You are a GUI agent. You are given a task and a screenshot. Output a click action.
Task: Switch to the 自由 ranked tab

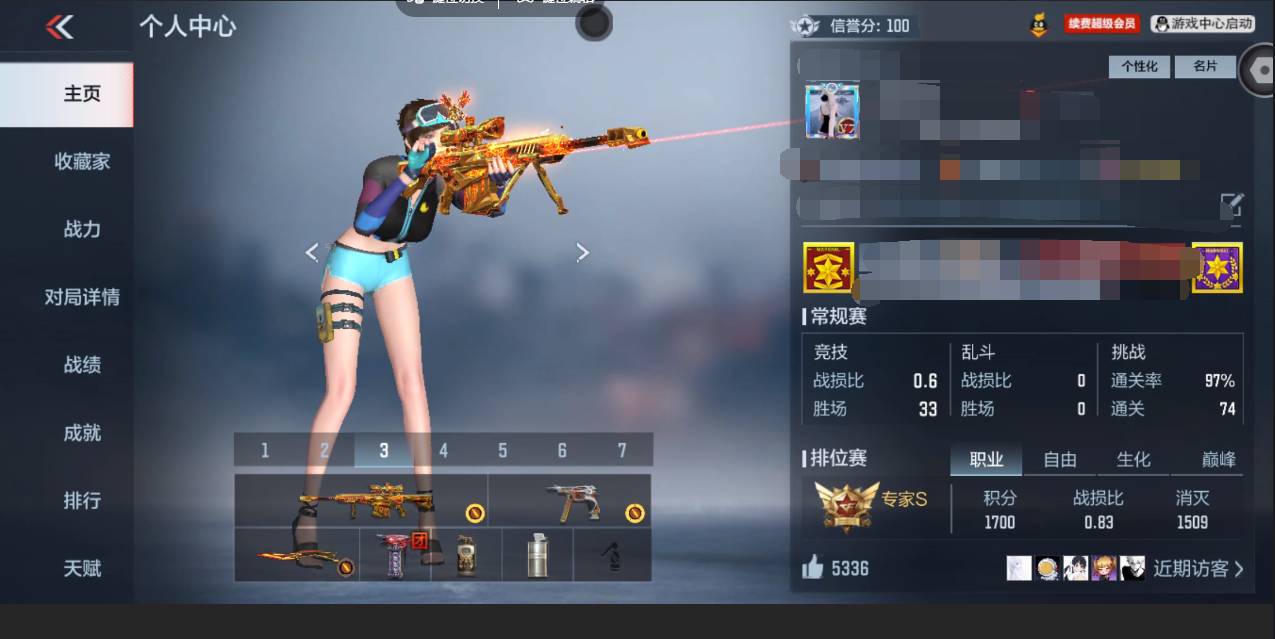pyautogui.click(x=1060, y=459)
